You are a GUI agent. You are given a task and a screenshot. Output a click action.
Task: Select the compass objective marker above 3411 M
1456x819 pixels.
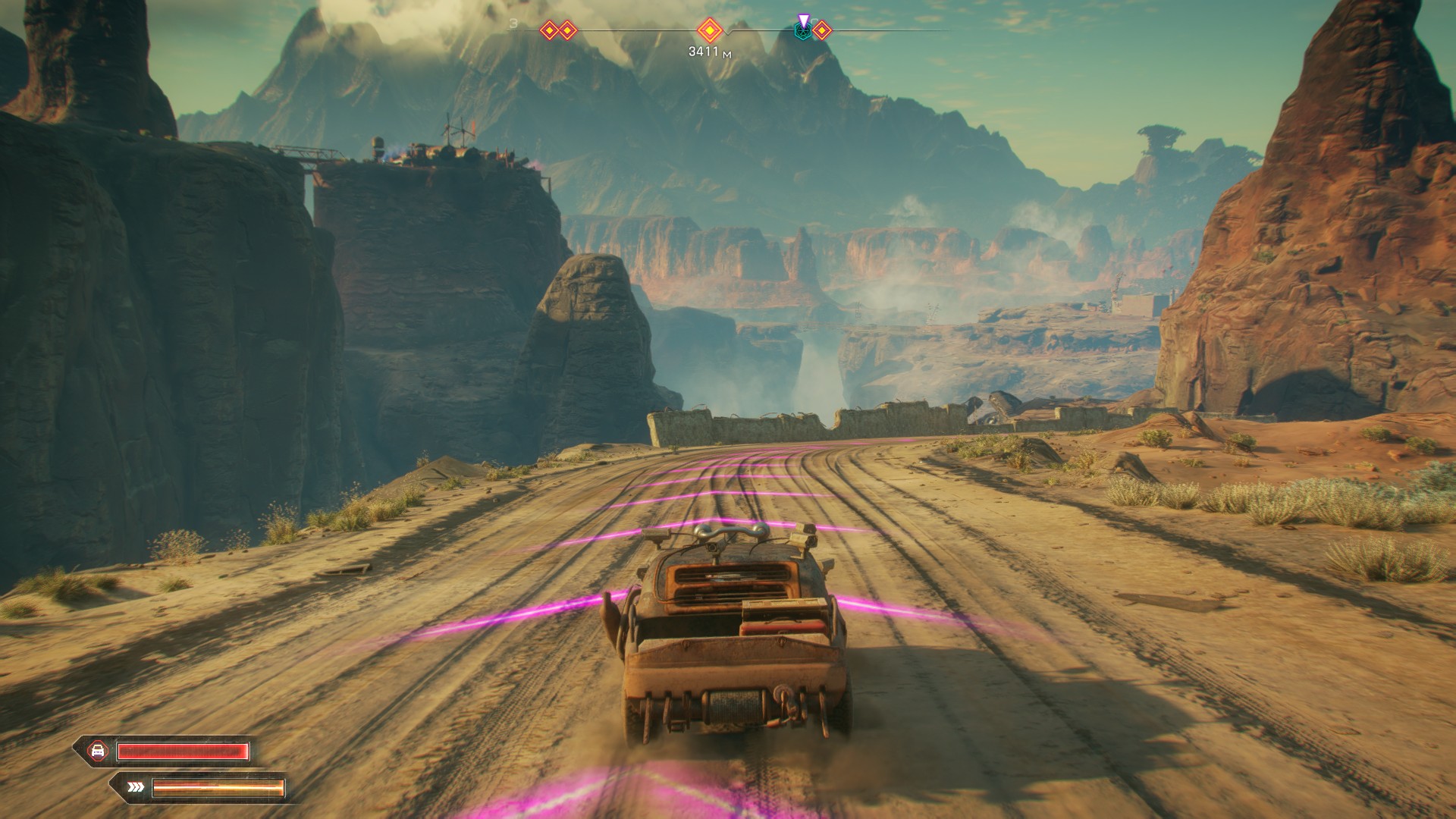(x=710, y=31)
